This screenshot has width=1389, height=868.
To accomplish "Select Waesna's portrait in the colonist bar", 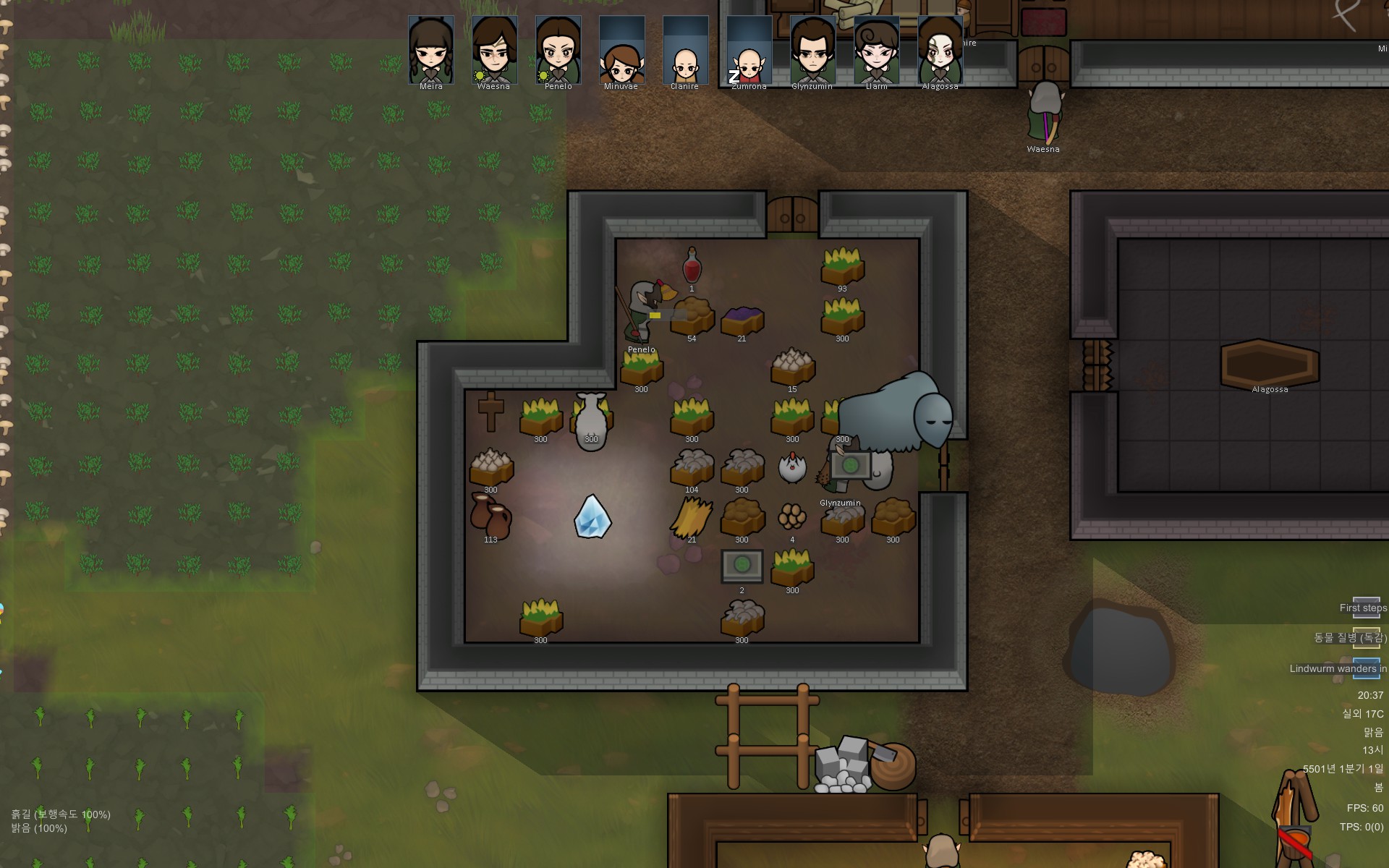I will click(x=494, y=51).
